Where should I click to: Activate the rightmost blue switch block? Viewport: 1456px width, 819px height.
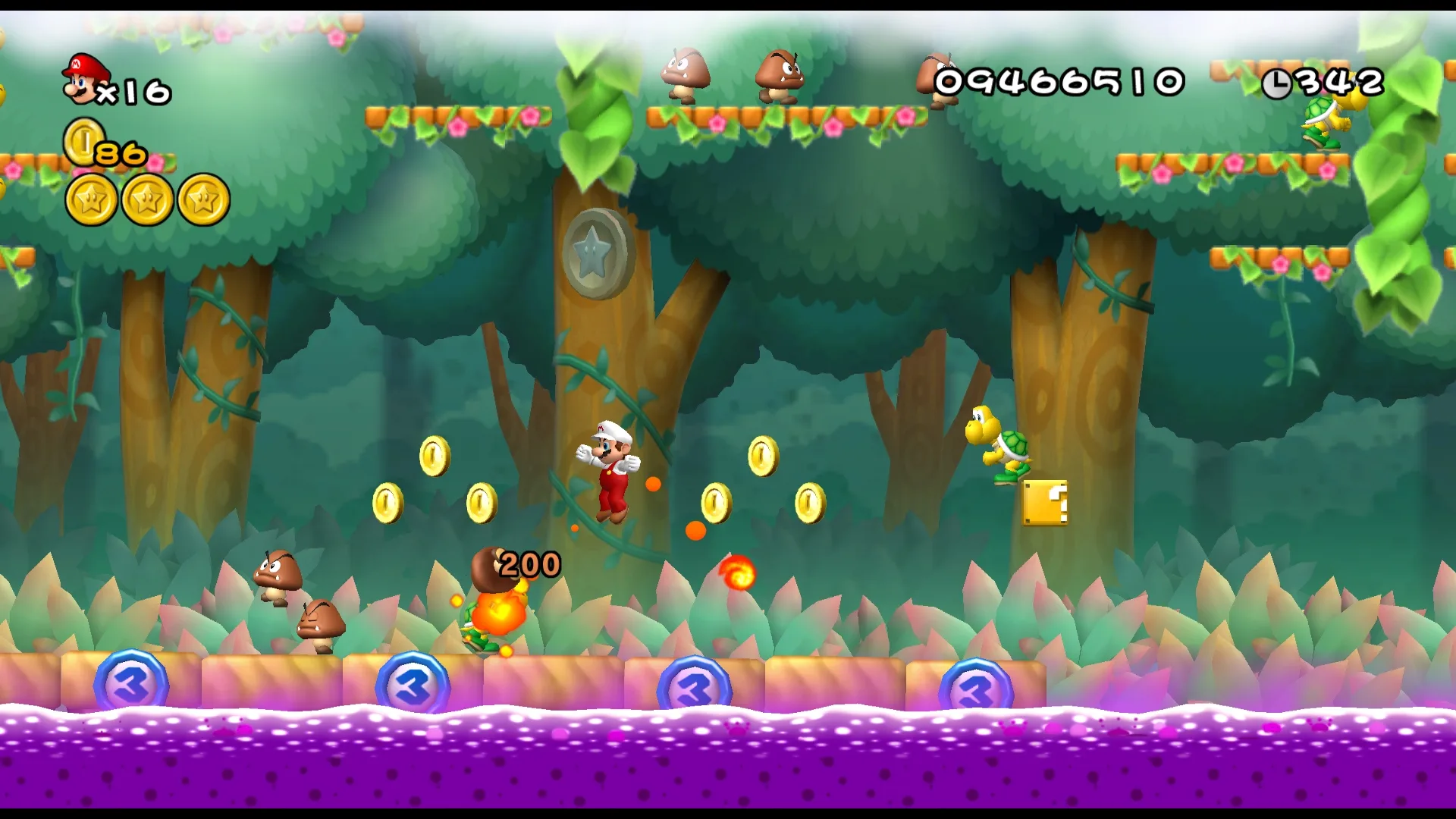(x=977, y=683)
